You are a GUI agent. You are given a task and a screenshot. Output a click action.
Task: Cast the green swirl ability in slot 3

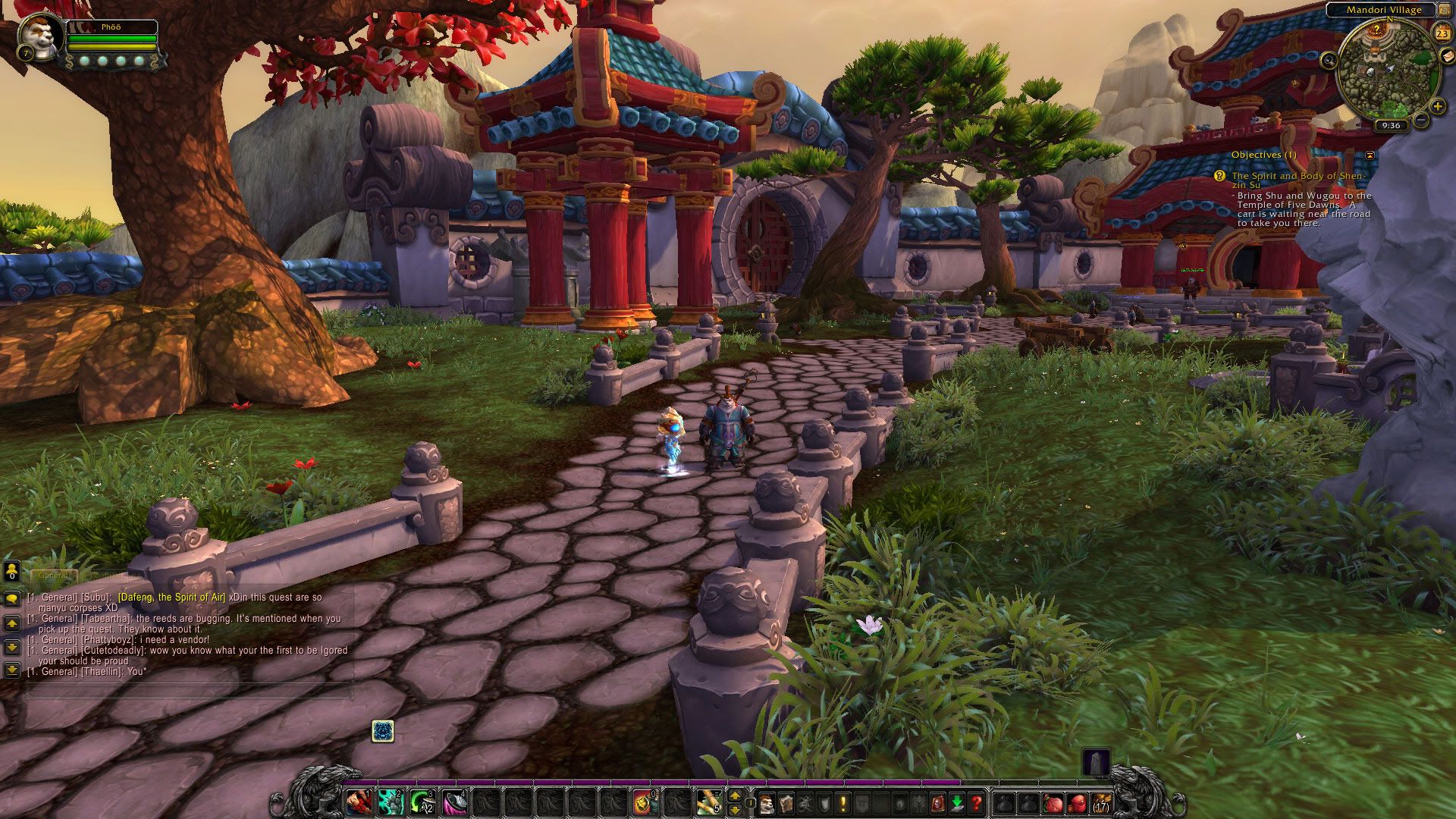pos(423,802)
